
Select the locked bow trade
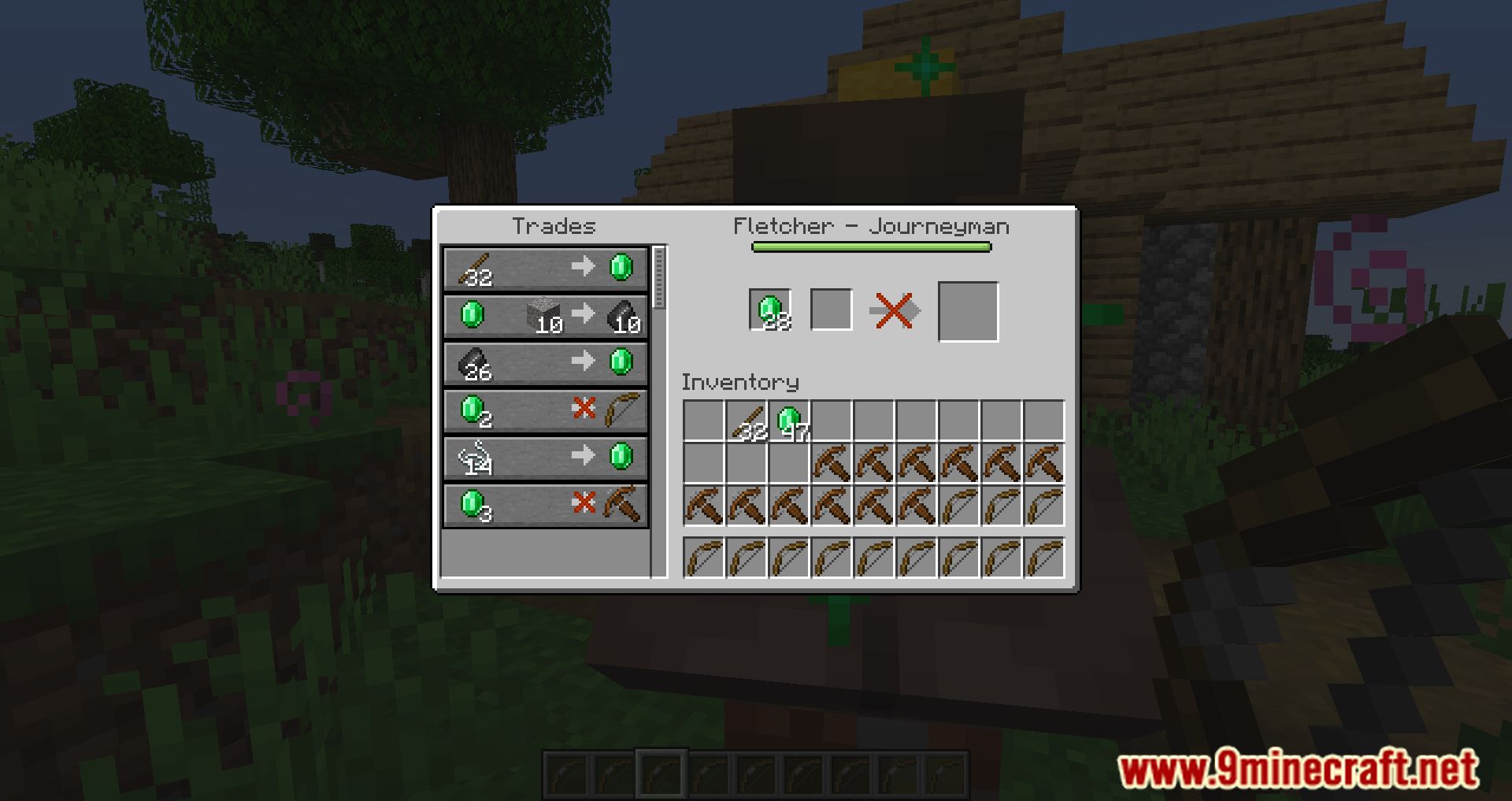tap(546, 409)
